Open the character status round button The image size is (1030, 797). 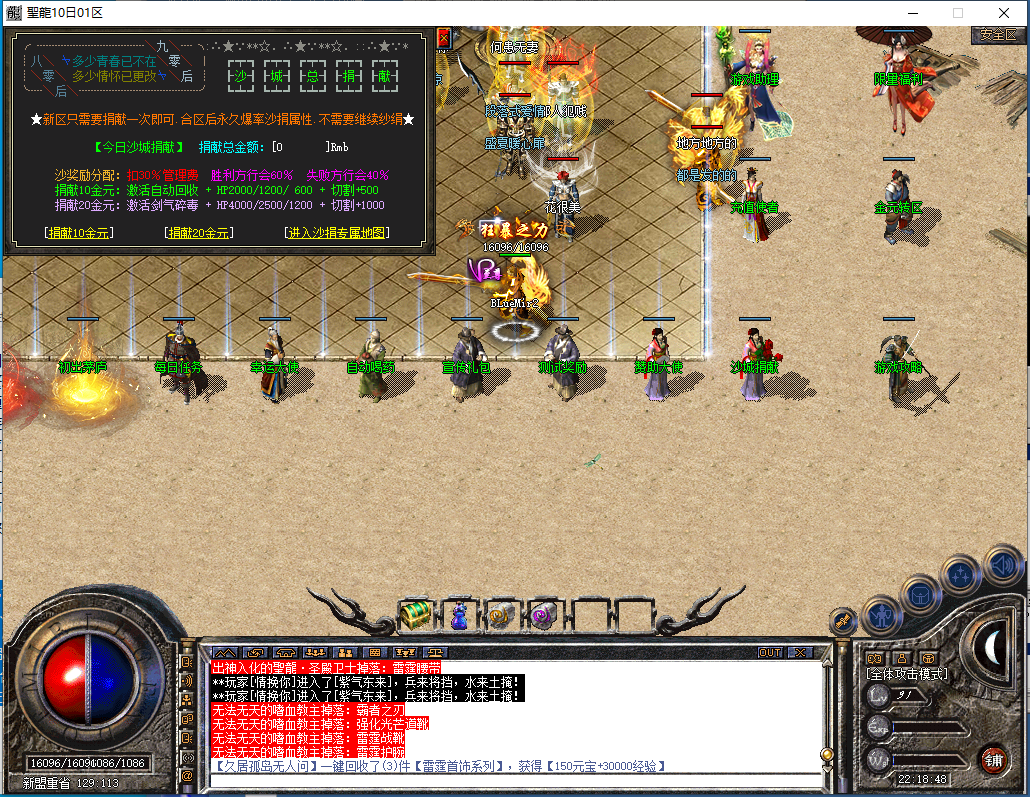coord(881,615)
